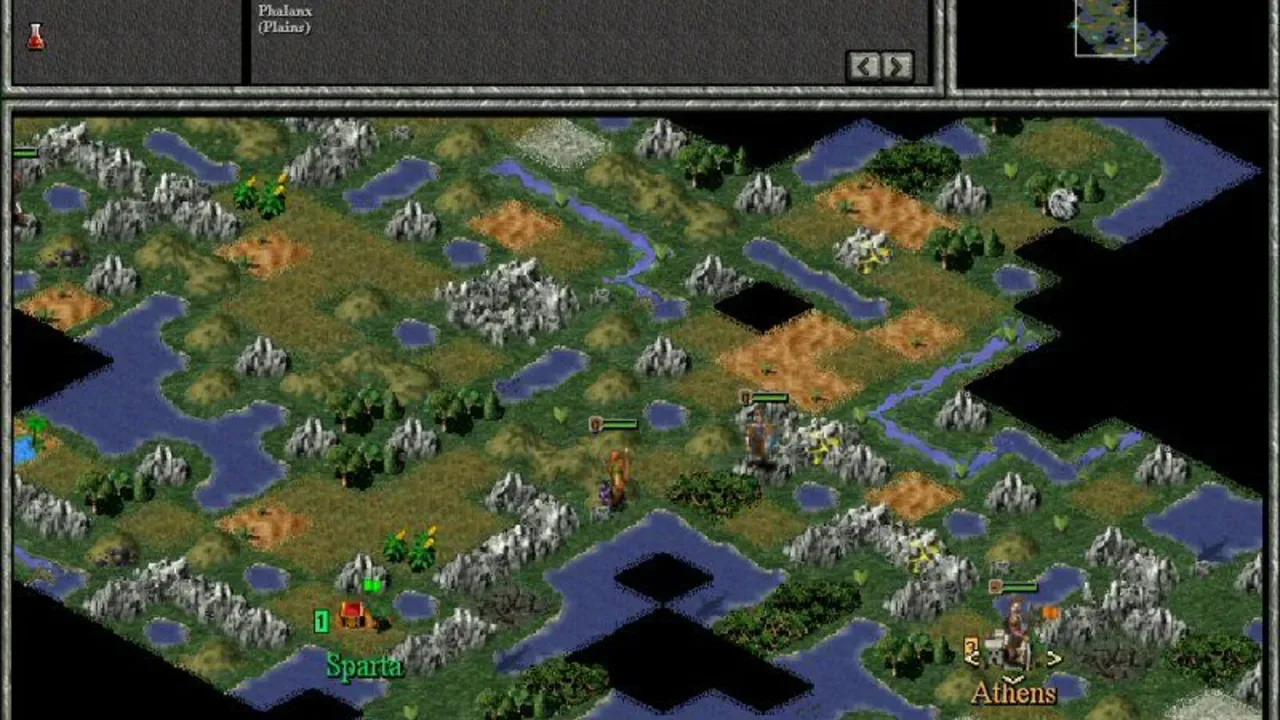
Task: Open the Phalanx (Plains) unit description
Action: pyautogui.click(x=284, y=18)
